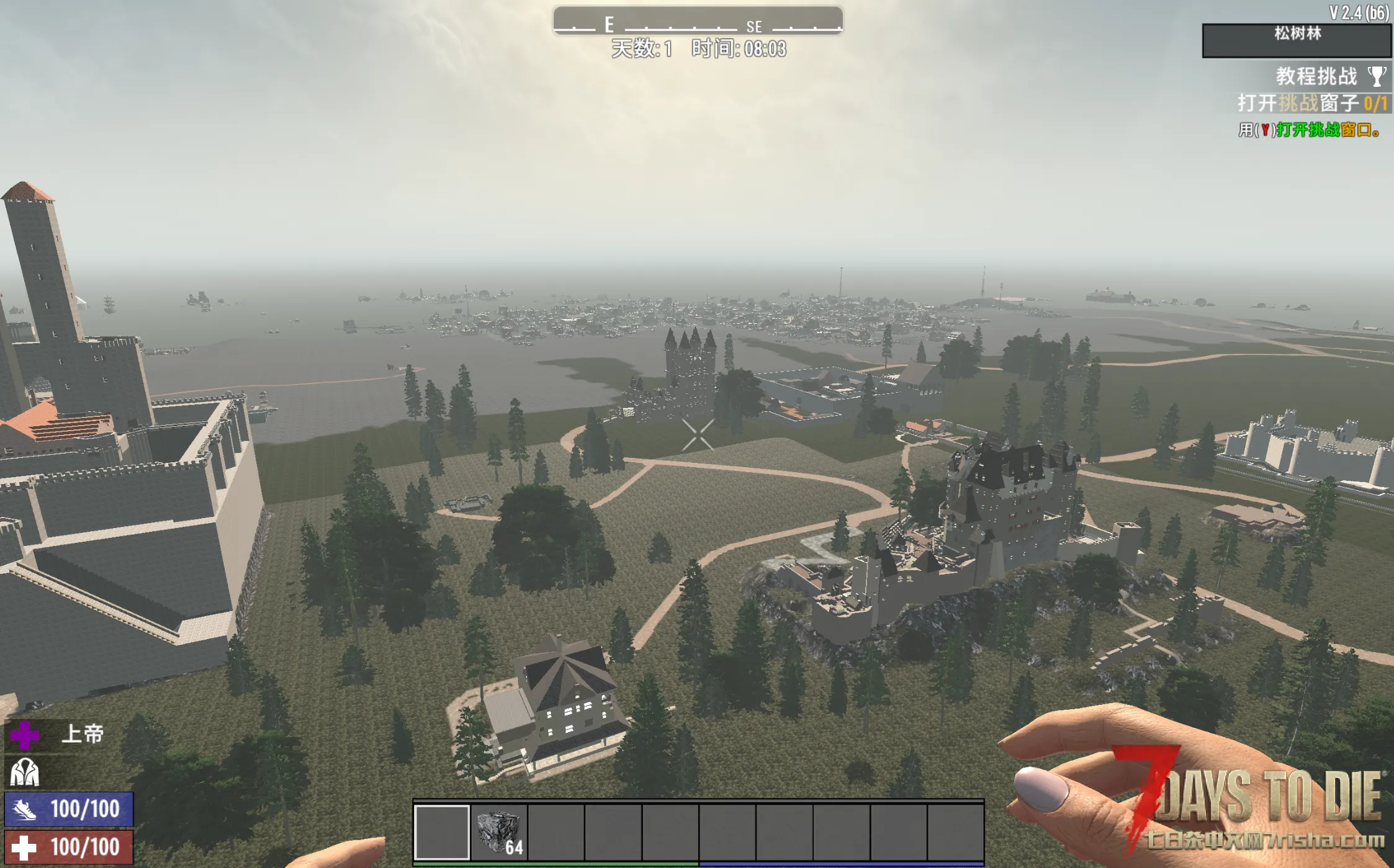Click the open challenge window objective
This screenshot has width=1394, height=868.
(x=1311, y=103)
